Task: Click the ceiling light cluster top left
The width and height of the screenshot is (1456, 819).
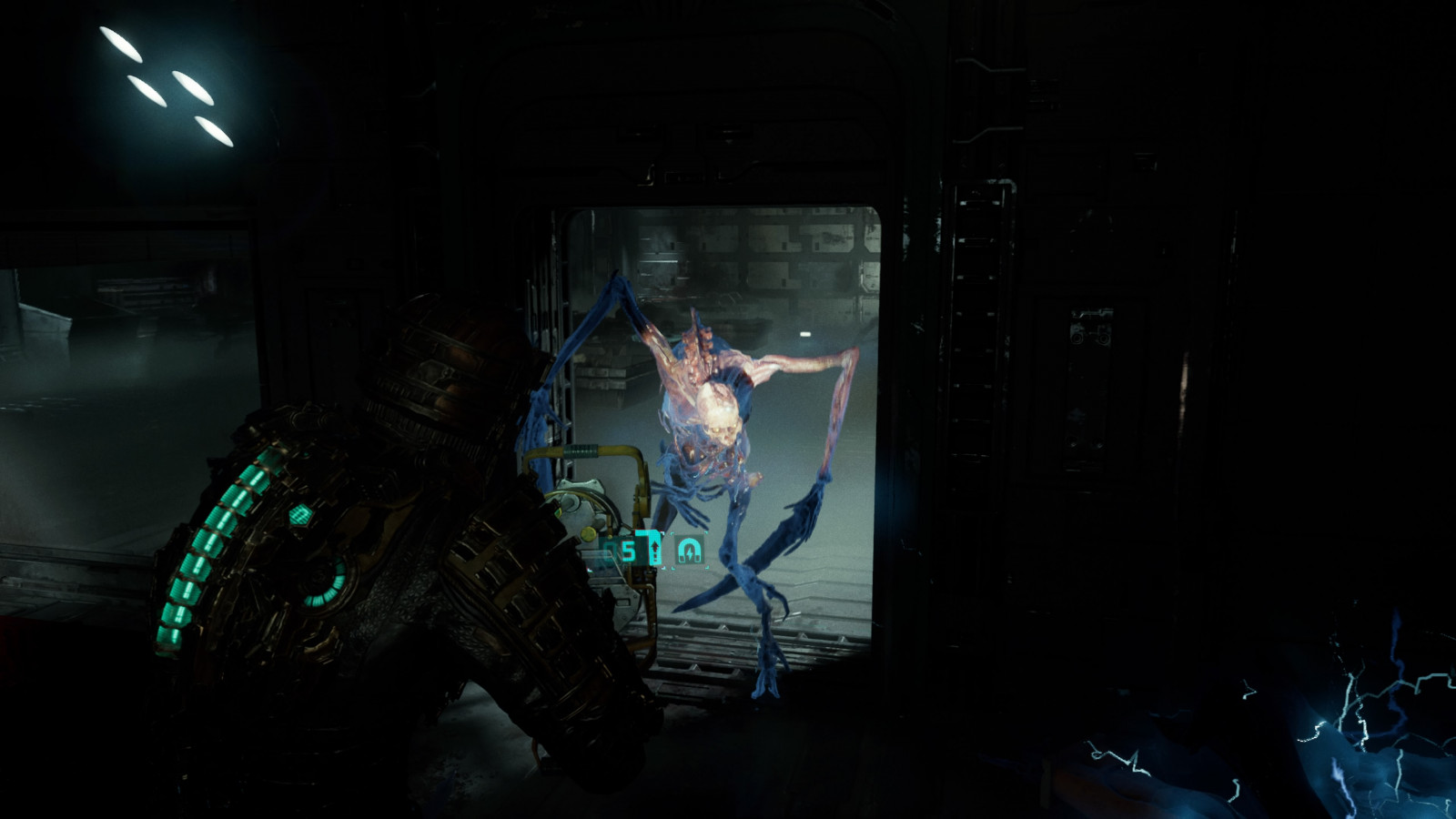Action: tap(159, 82)
